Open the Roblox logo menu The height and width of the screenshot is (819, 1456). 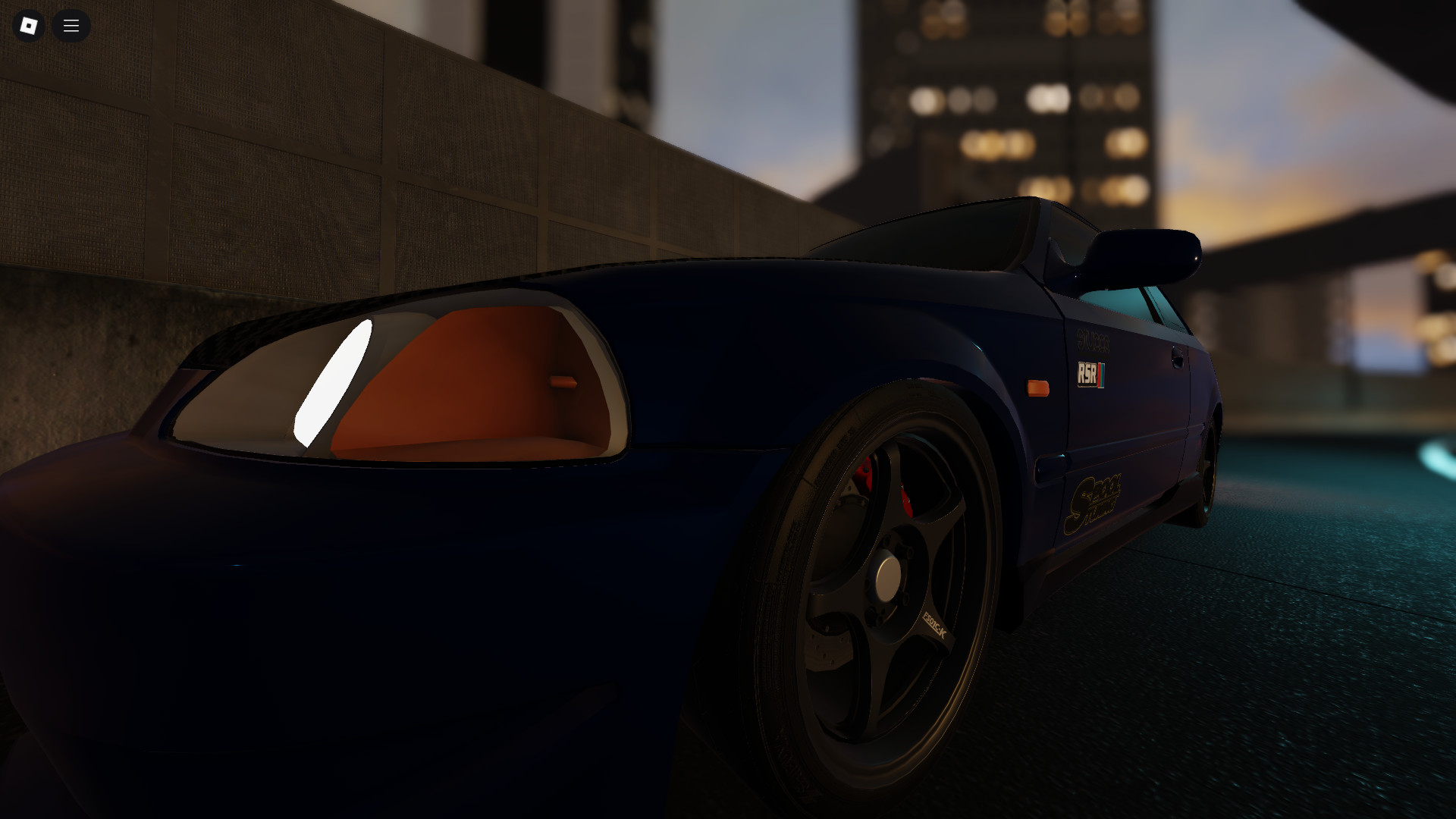[x=29, y=26]
